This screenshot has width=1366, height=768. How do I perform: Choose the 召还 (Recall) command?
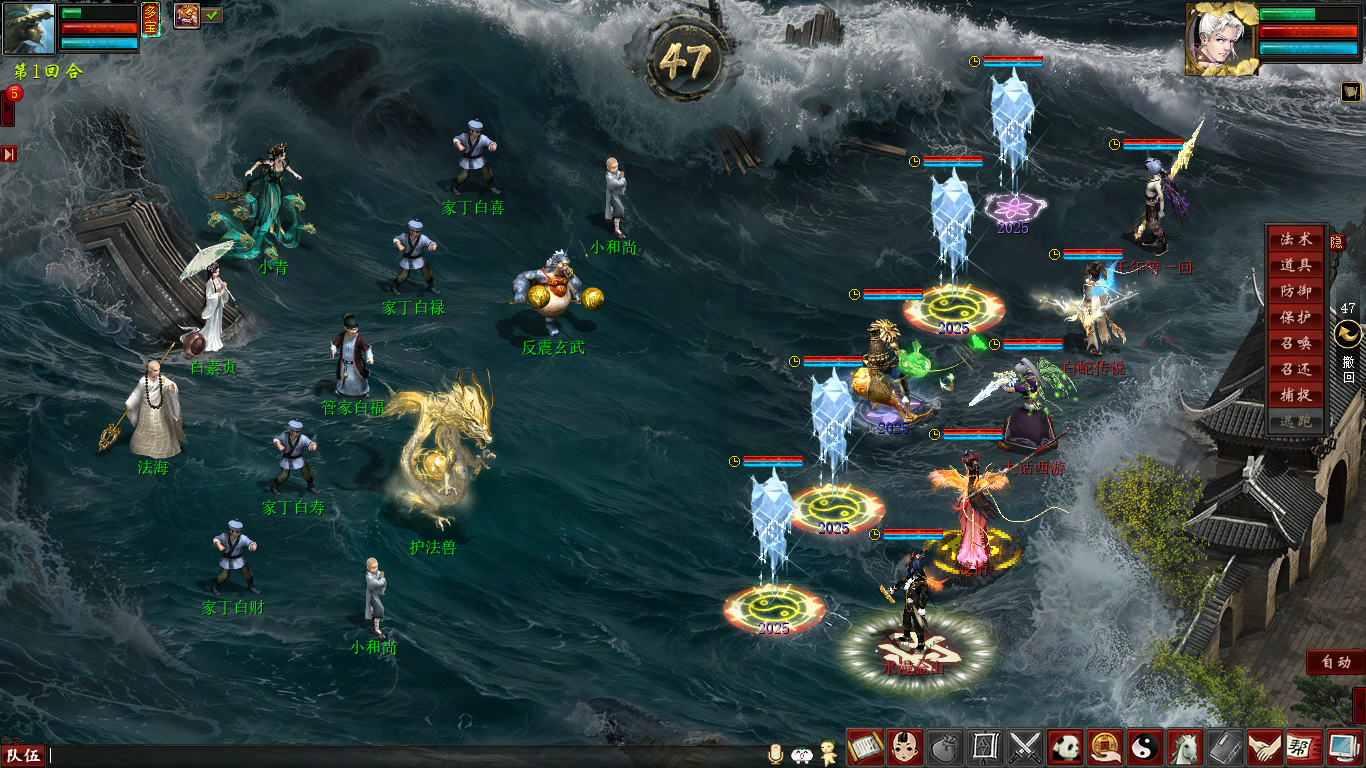click(x=1296, y=369)
